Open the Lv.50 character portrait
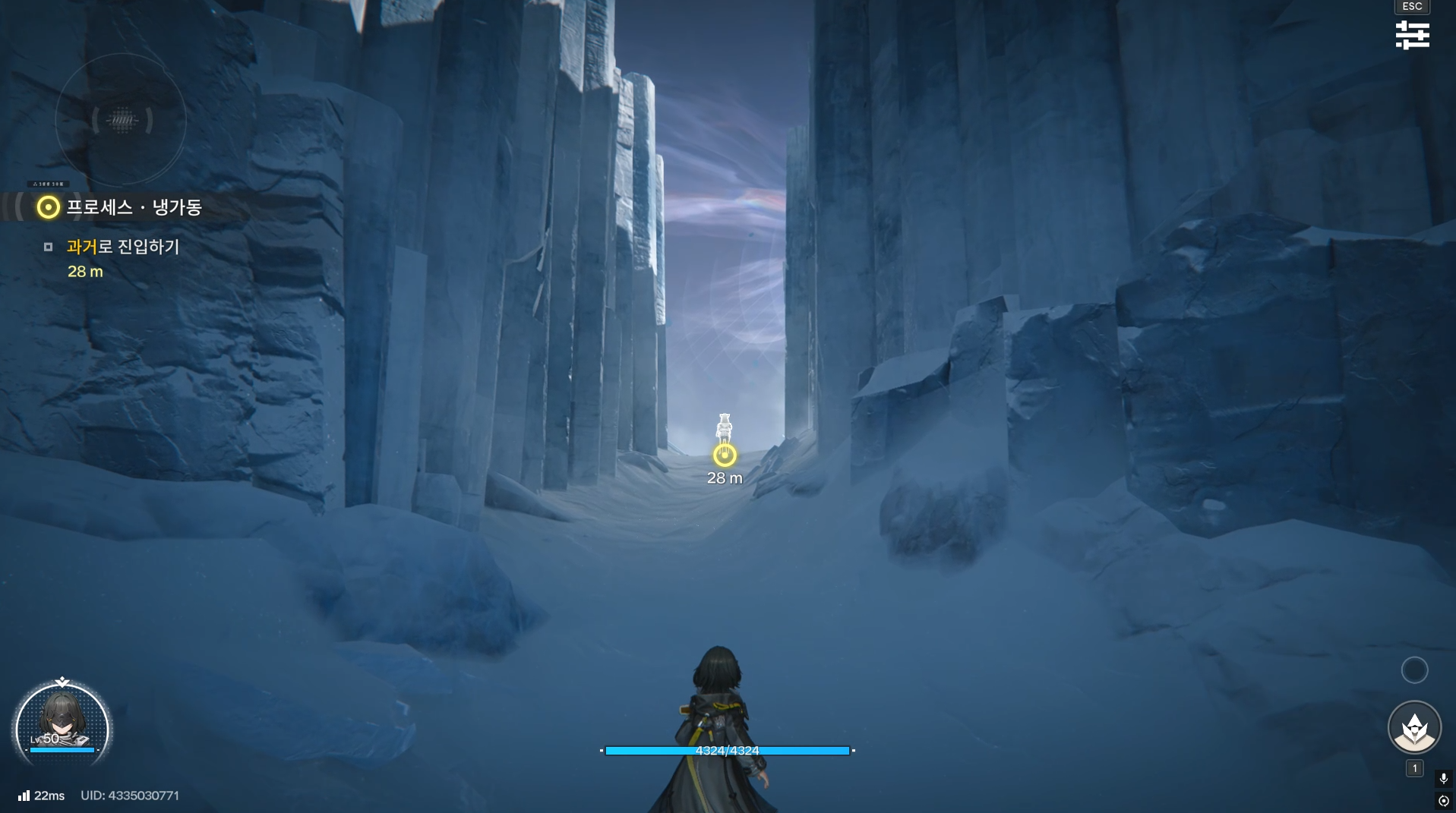Image resolution: width=1456 pixels, height=813 pixels. 62,727
